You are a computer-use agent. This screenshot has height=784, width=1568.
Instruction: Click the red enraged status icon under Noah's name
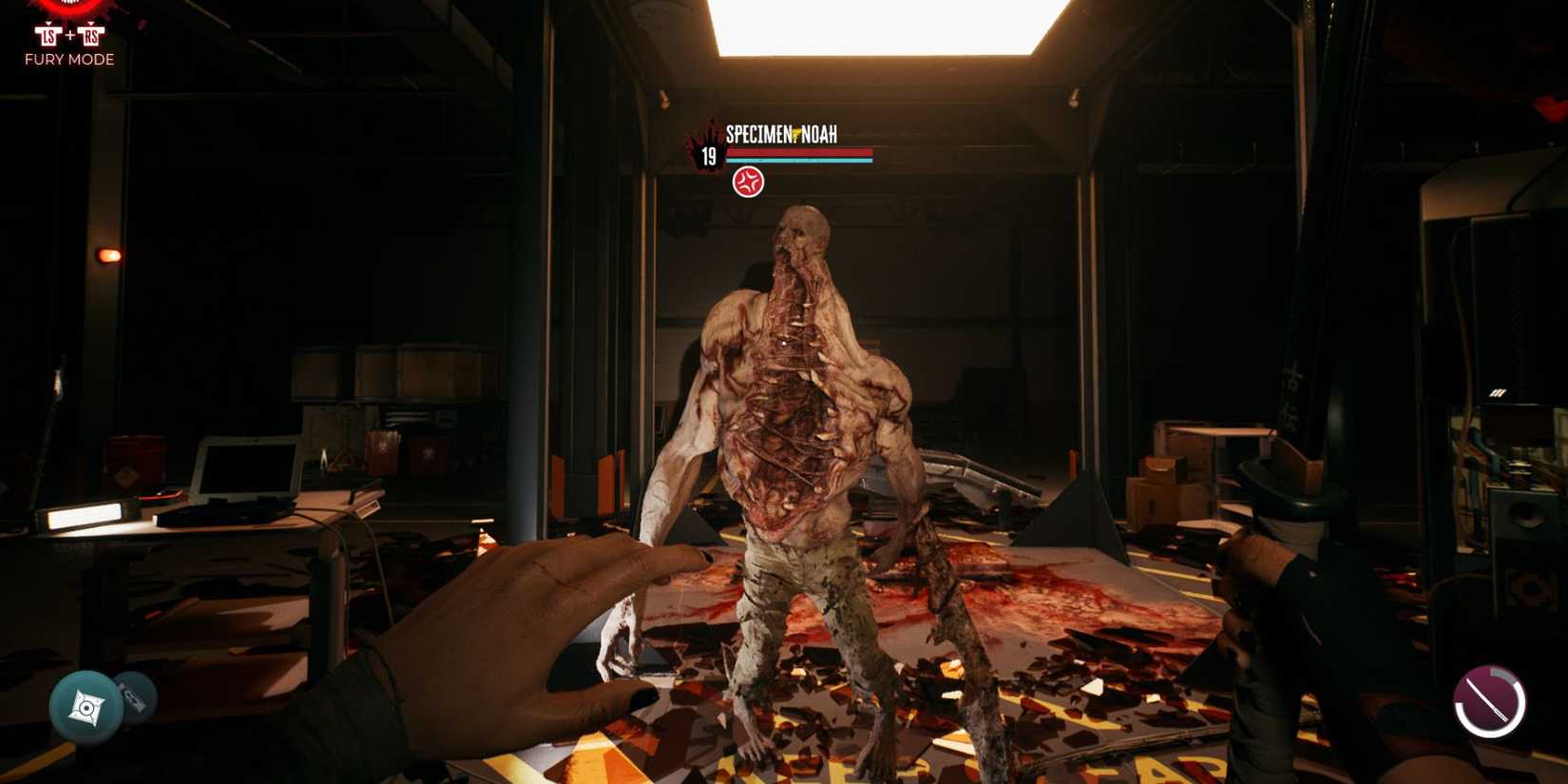click(748, 182)
